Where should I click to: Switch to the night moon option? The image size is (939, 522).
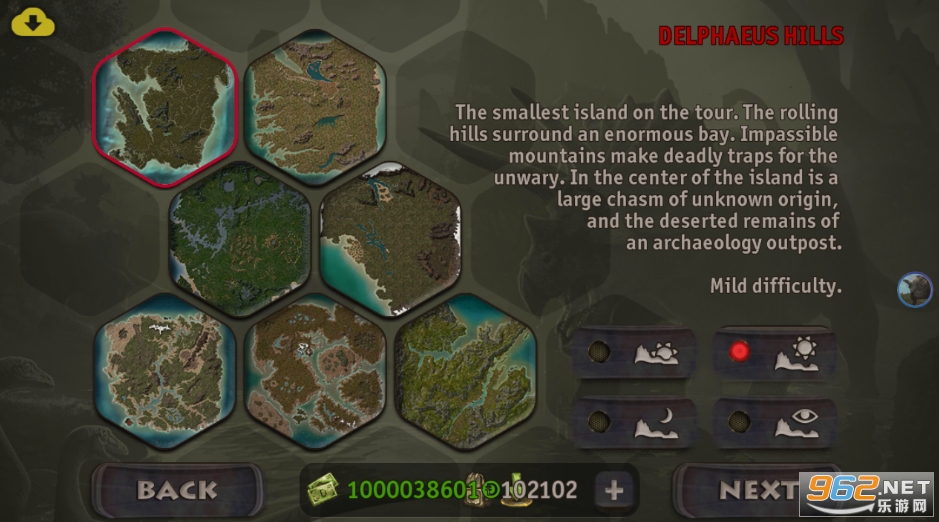(632, 421)
